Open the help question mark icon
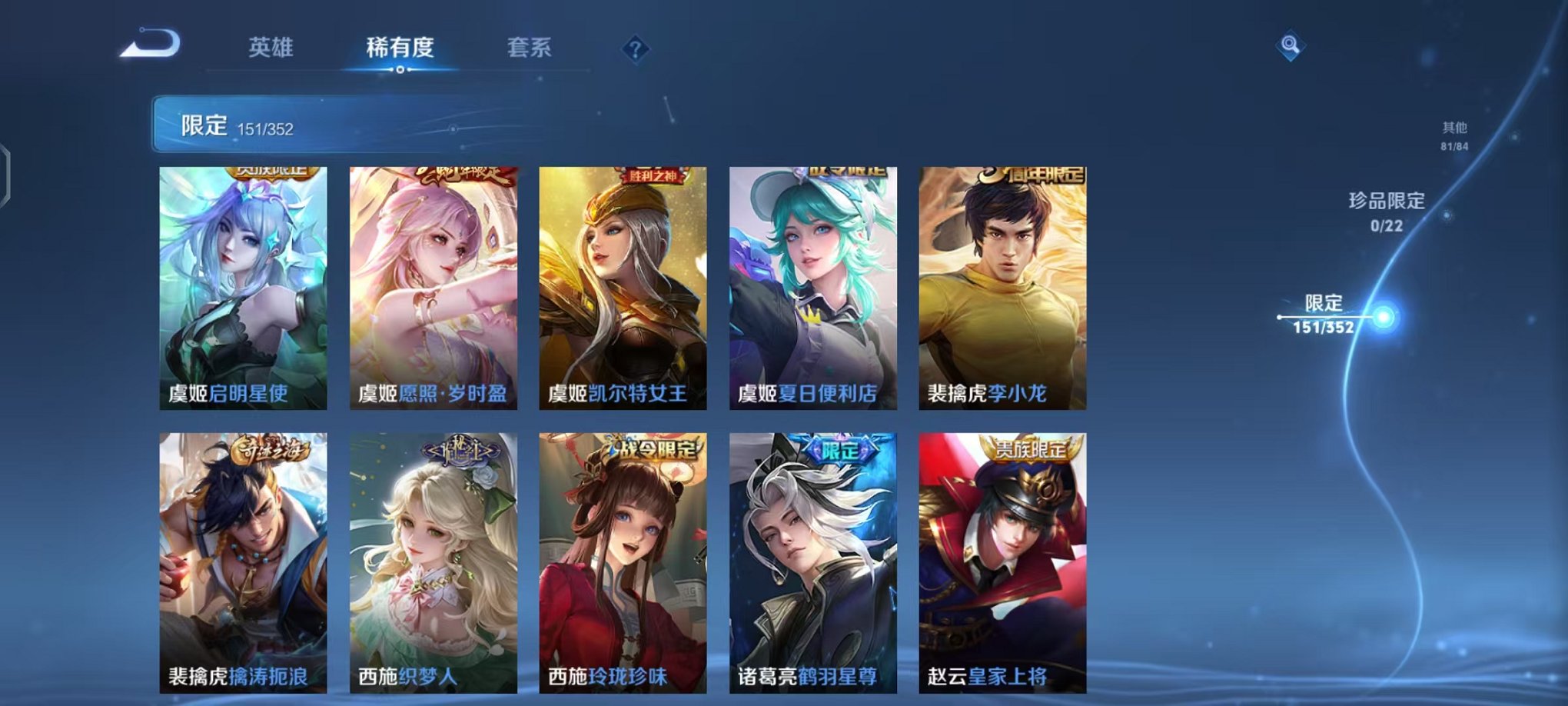The width and height of the screenshot is (1568, 706). pos(633,49)
